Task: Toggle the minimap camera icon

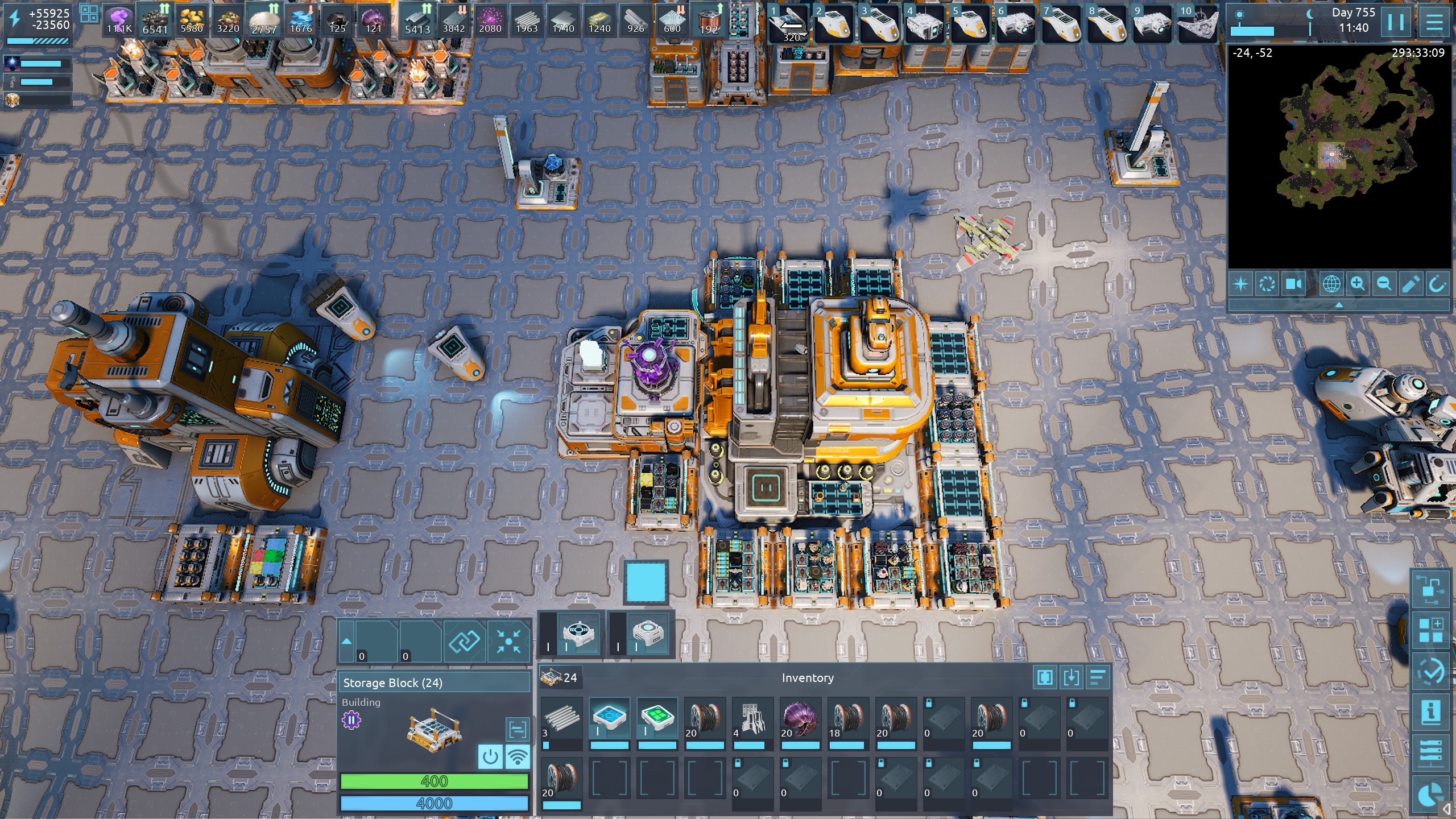Action: [x=1293, y=284]
